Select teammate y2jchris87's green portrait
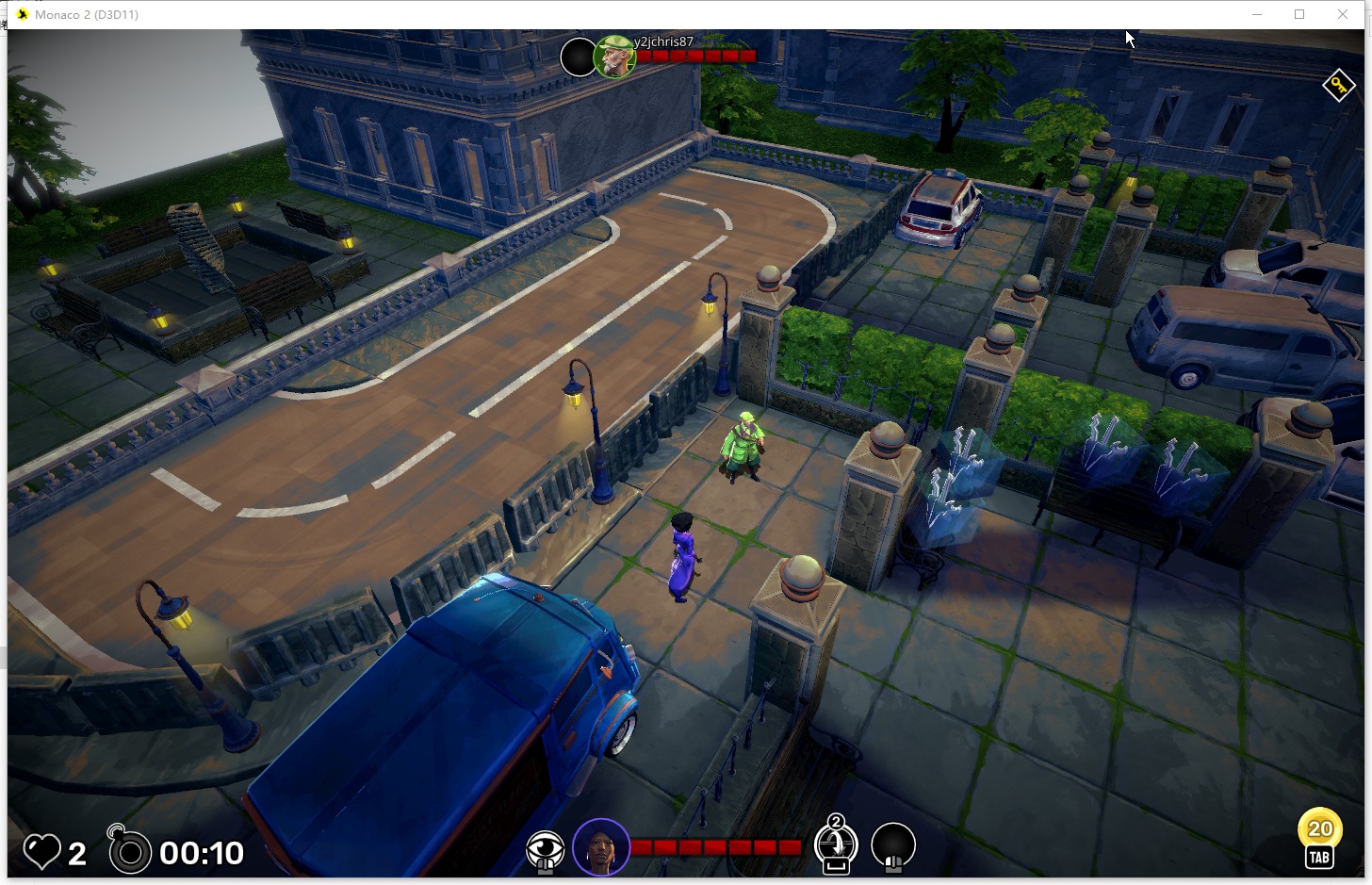The width and height of the screenshot is (1372, 885). [614, 57]
